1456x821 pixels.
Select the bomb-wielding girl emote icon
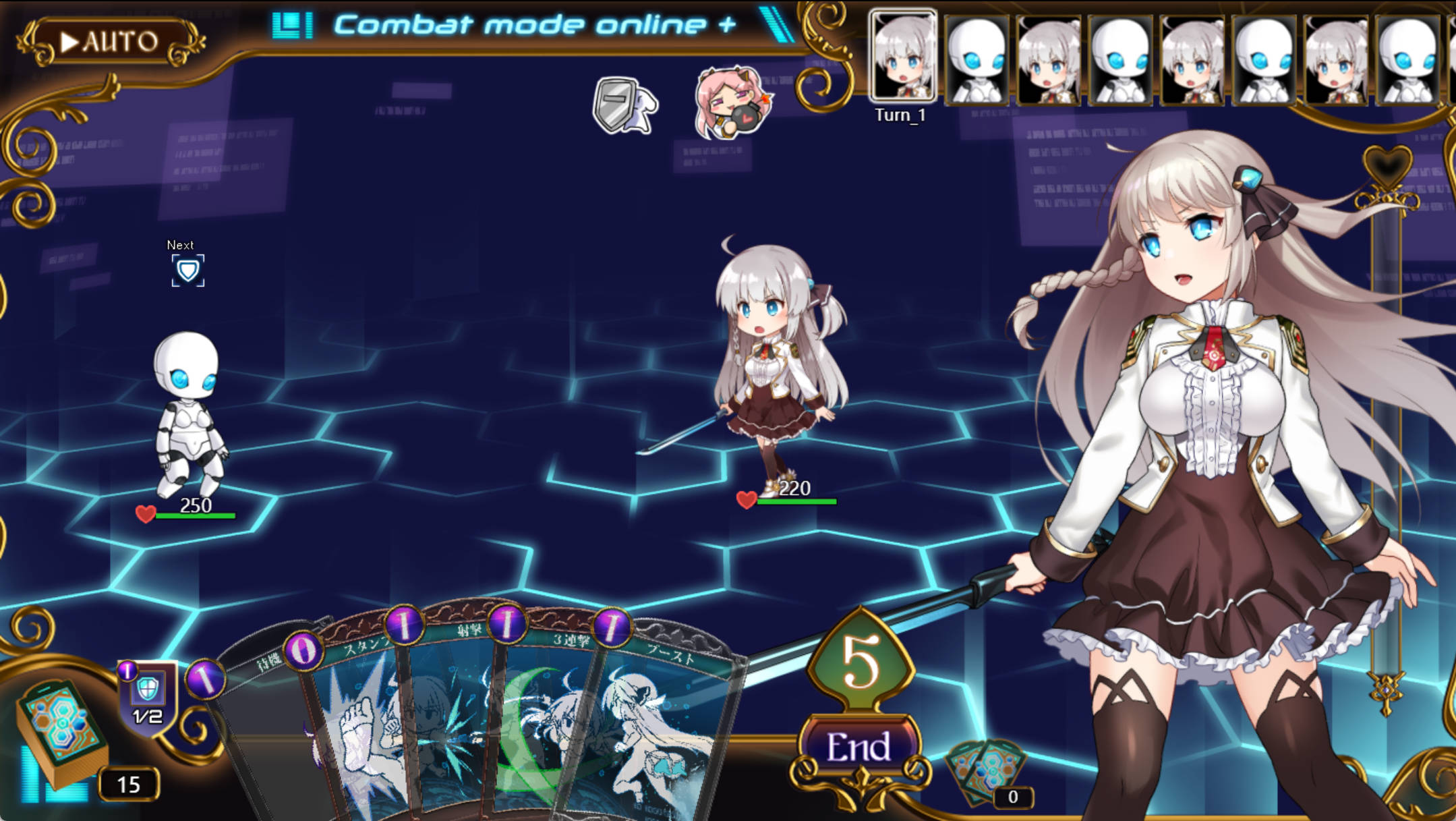point(728,101)
